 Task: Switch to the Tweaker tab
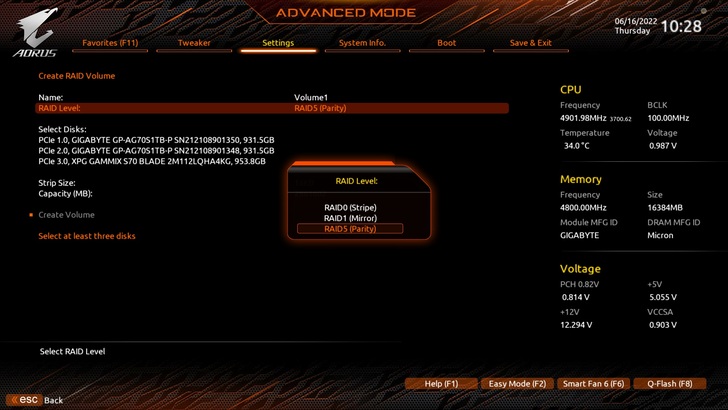pyautogui.click(x=194, y=43)
